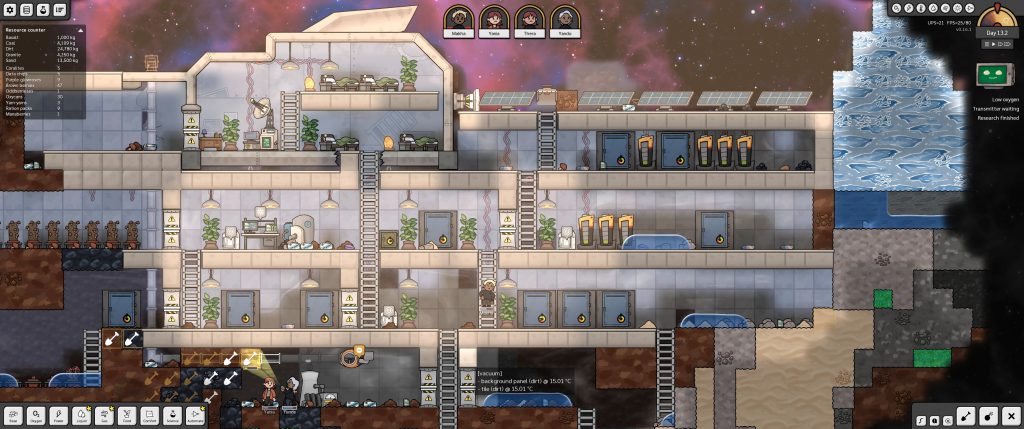The width and height of the screenshot is (1024, 429).
Task: Open the Oxygen build category
Action: [36, 414]
